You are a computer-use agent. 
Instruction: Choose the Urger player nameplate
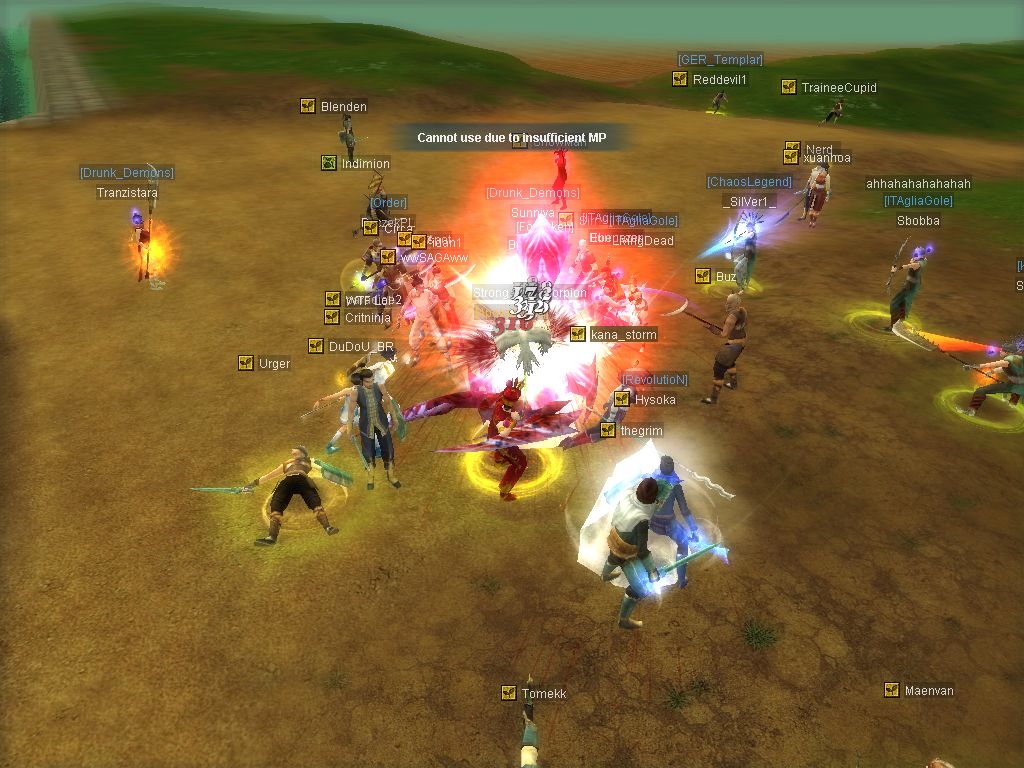pyautogui.click(x=274, y=364)
